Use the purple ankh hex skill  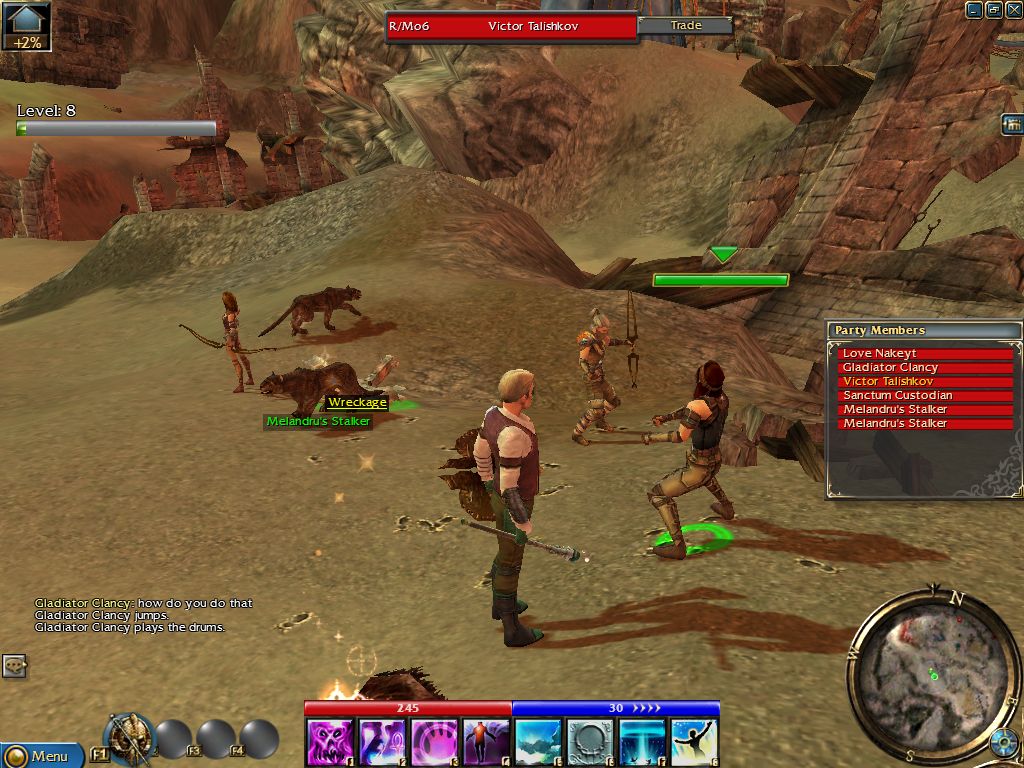pyautogui.click(x=382, y=743)
